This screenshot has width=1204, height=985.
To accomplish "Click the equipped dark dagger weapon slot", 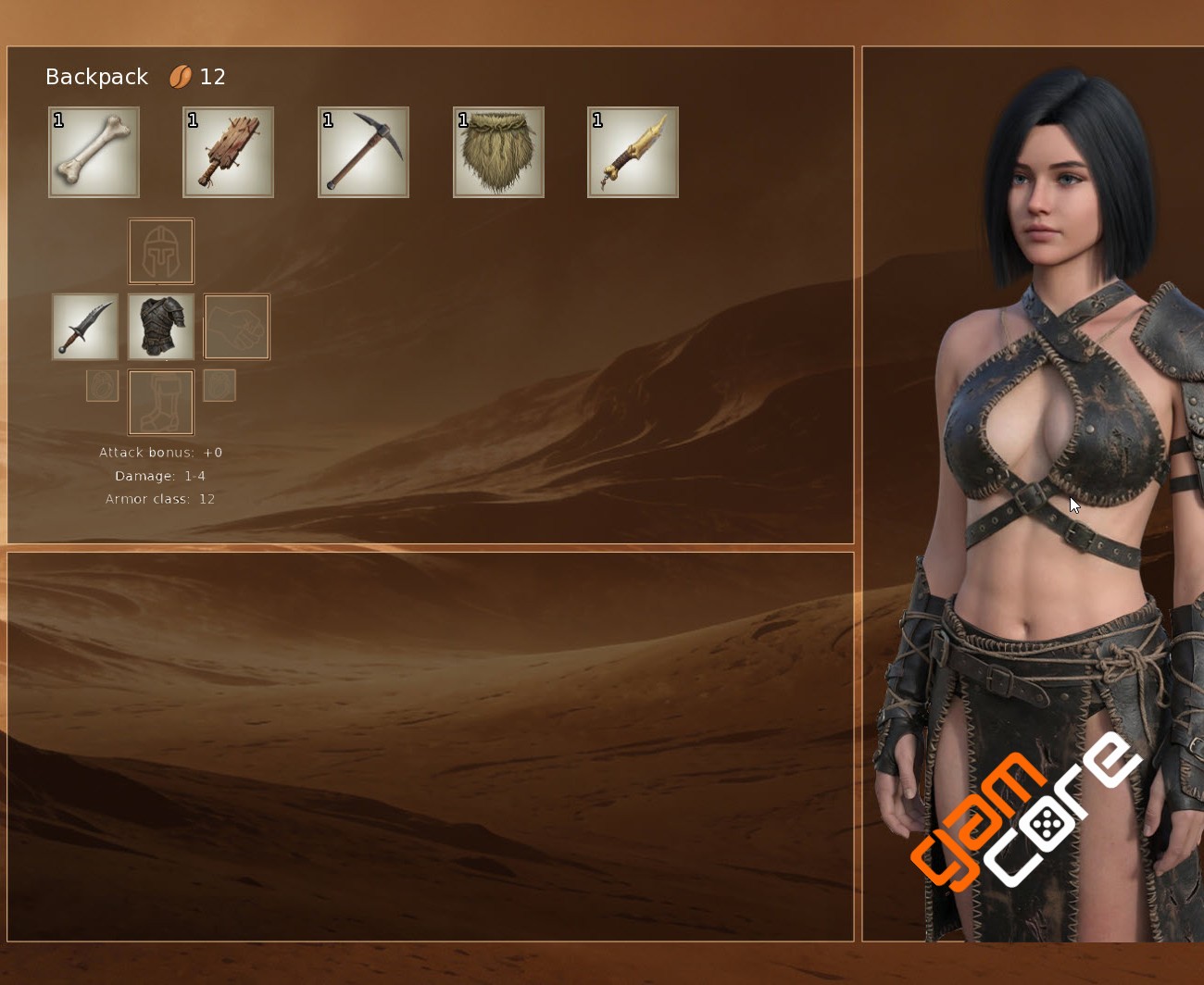I will tap(85, 327).
